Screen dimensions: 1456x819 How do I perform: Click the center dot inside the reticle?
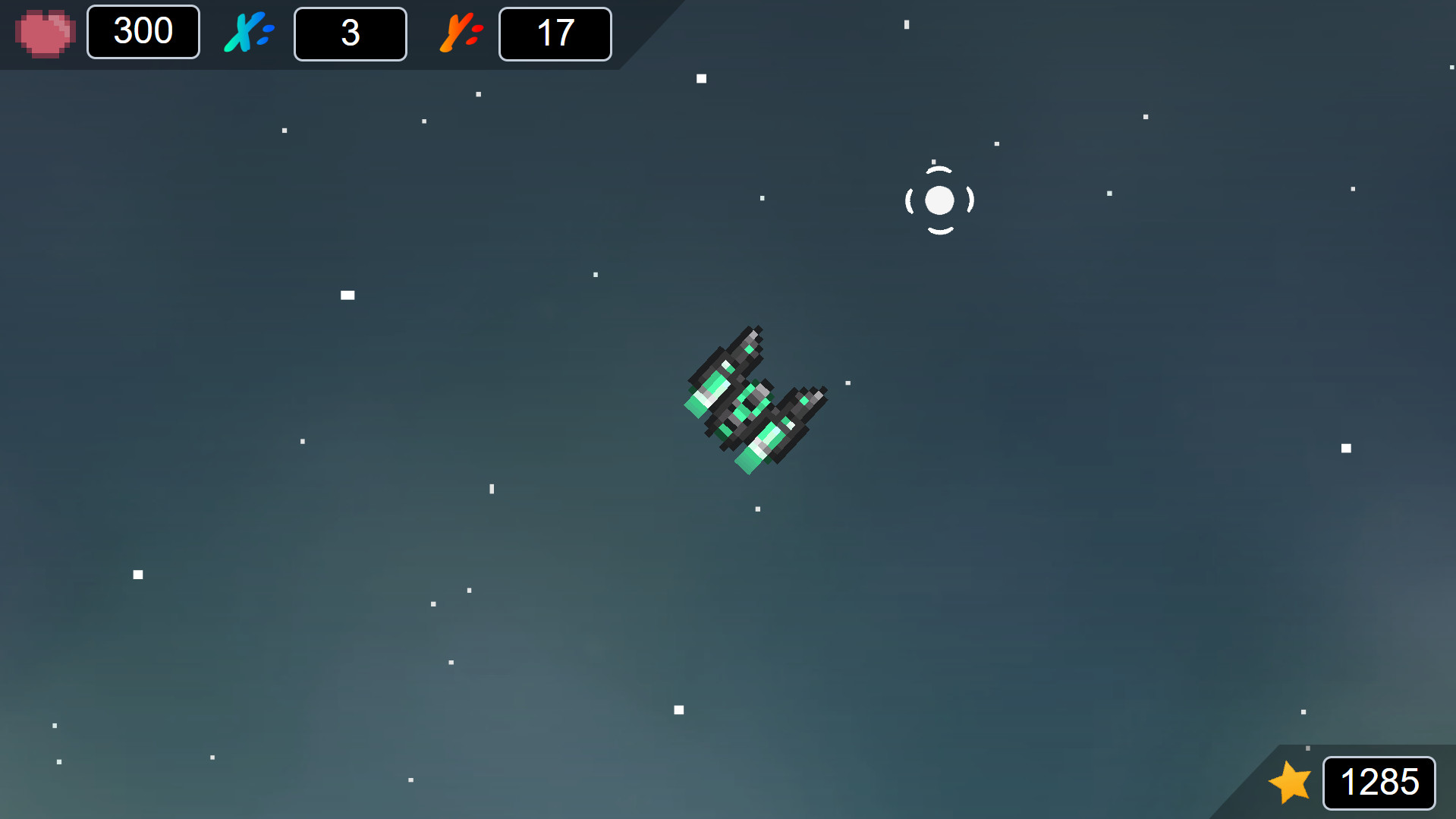(x=940, y=200)
